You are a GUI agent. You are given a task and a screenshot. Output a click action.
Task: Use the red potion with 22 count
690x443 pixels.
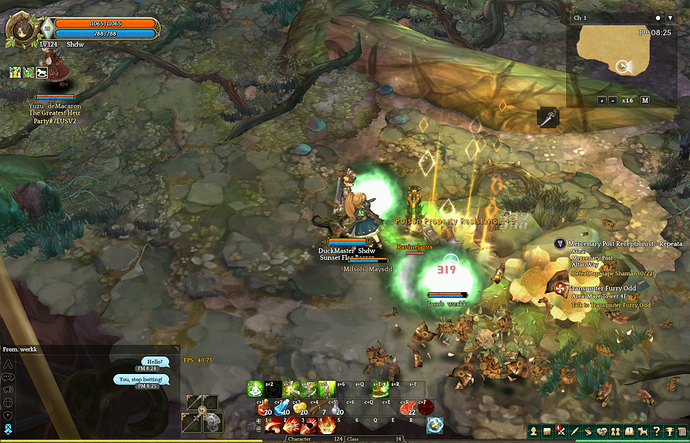click(407, 406)
